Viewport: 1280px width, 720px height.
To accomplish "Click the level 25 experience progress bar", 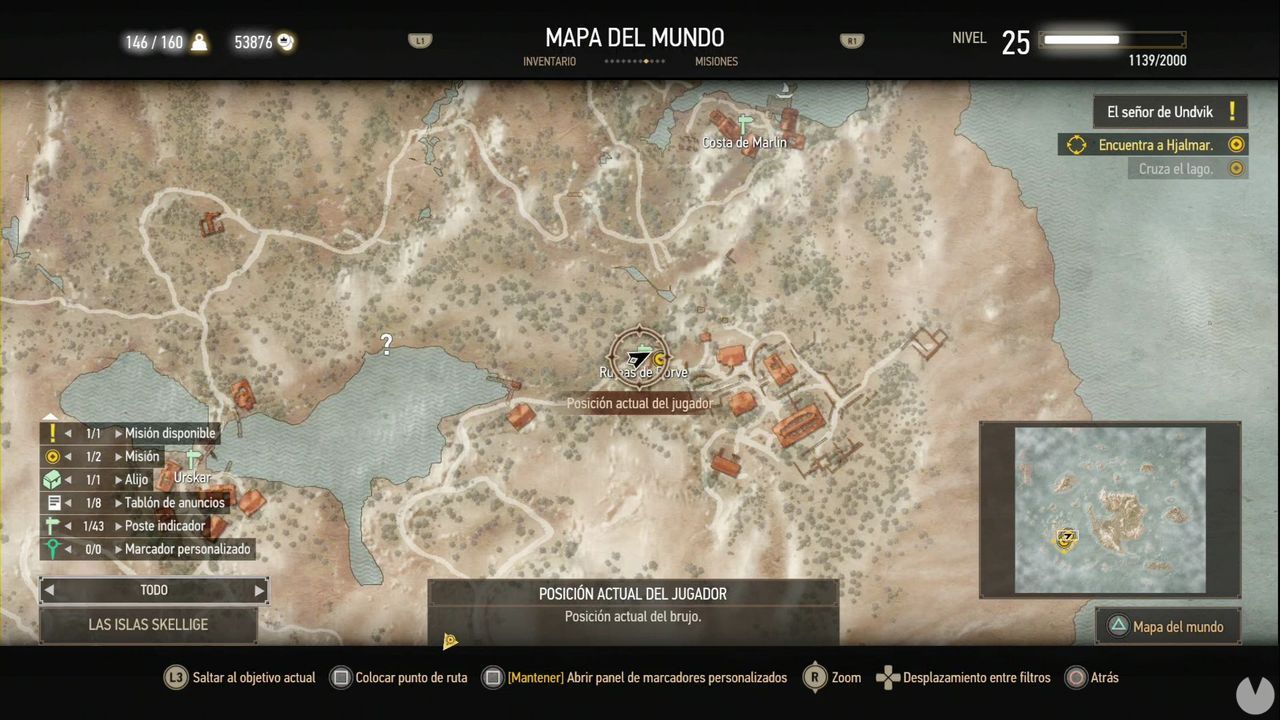I will click(x=1111, y=40).
